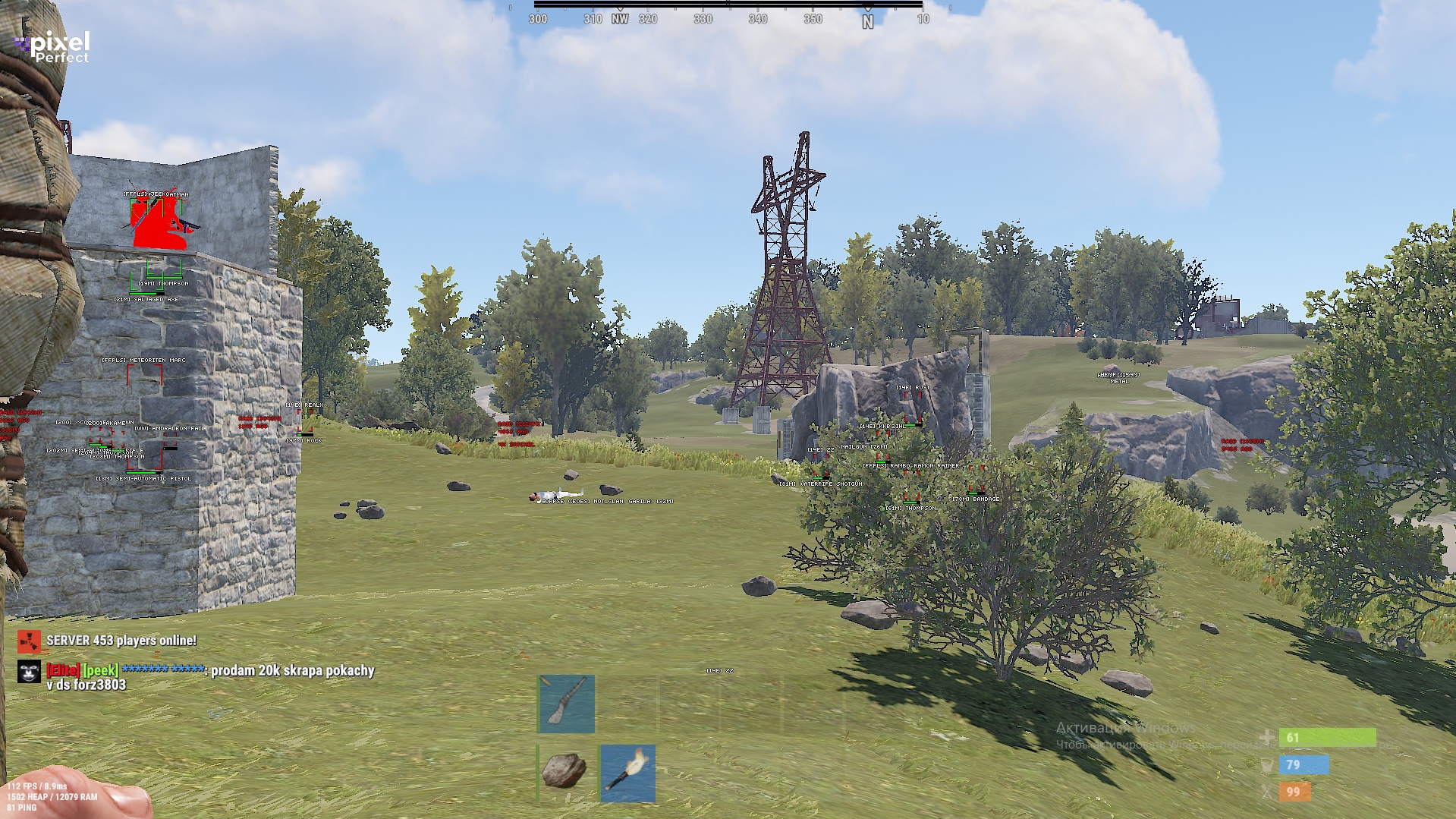
Task: Select the rock hotbar slot
Action: tap(565, 772)
